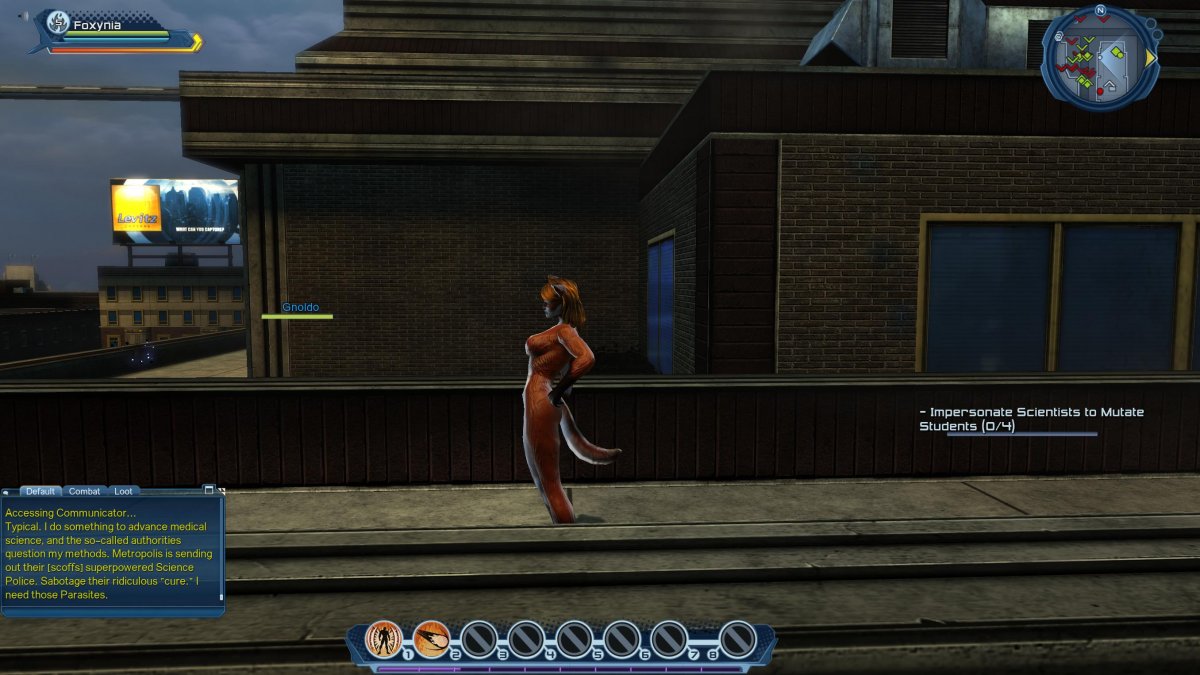Select the Default chat tab
This screenshot has width=1200, height=675.
pos(40,491)
